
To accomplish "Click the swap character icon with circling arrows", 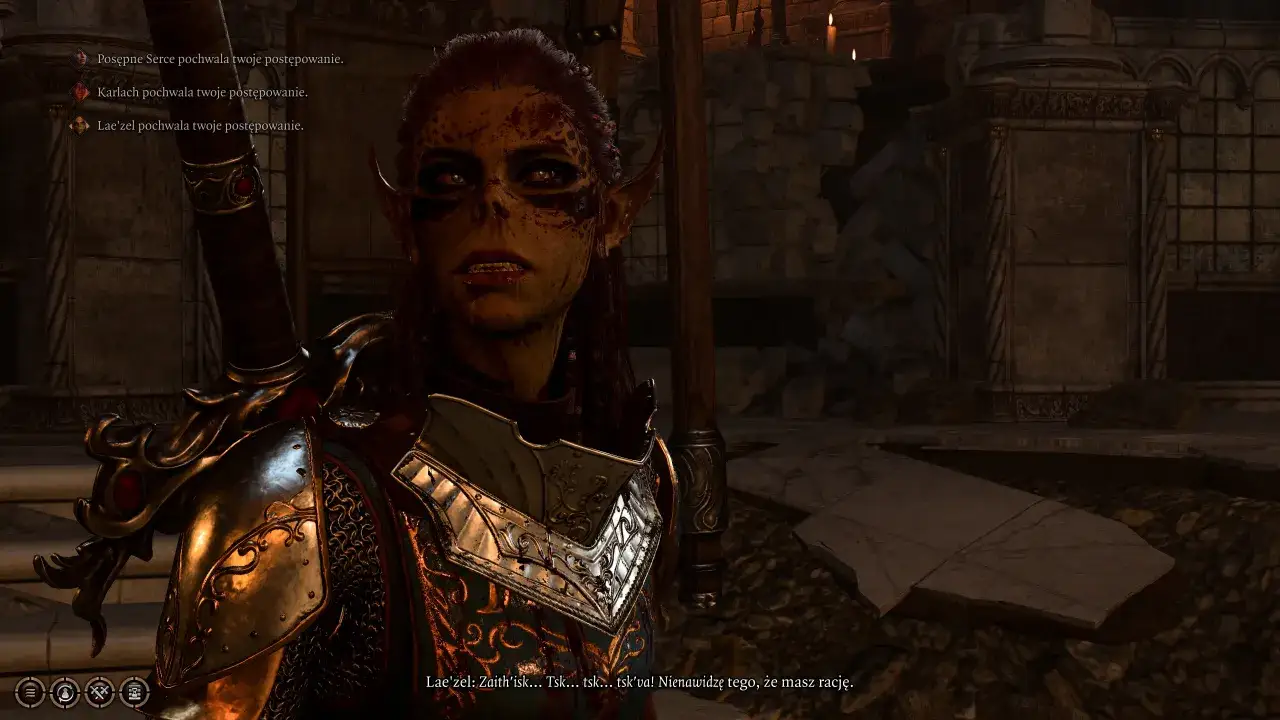I will 65,691.
